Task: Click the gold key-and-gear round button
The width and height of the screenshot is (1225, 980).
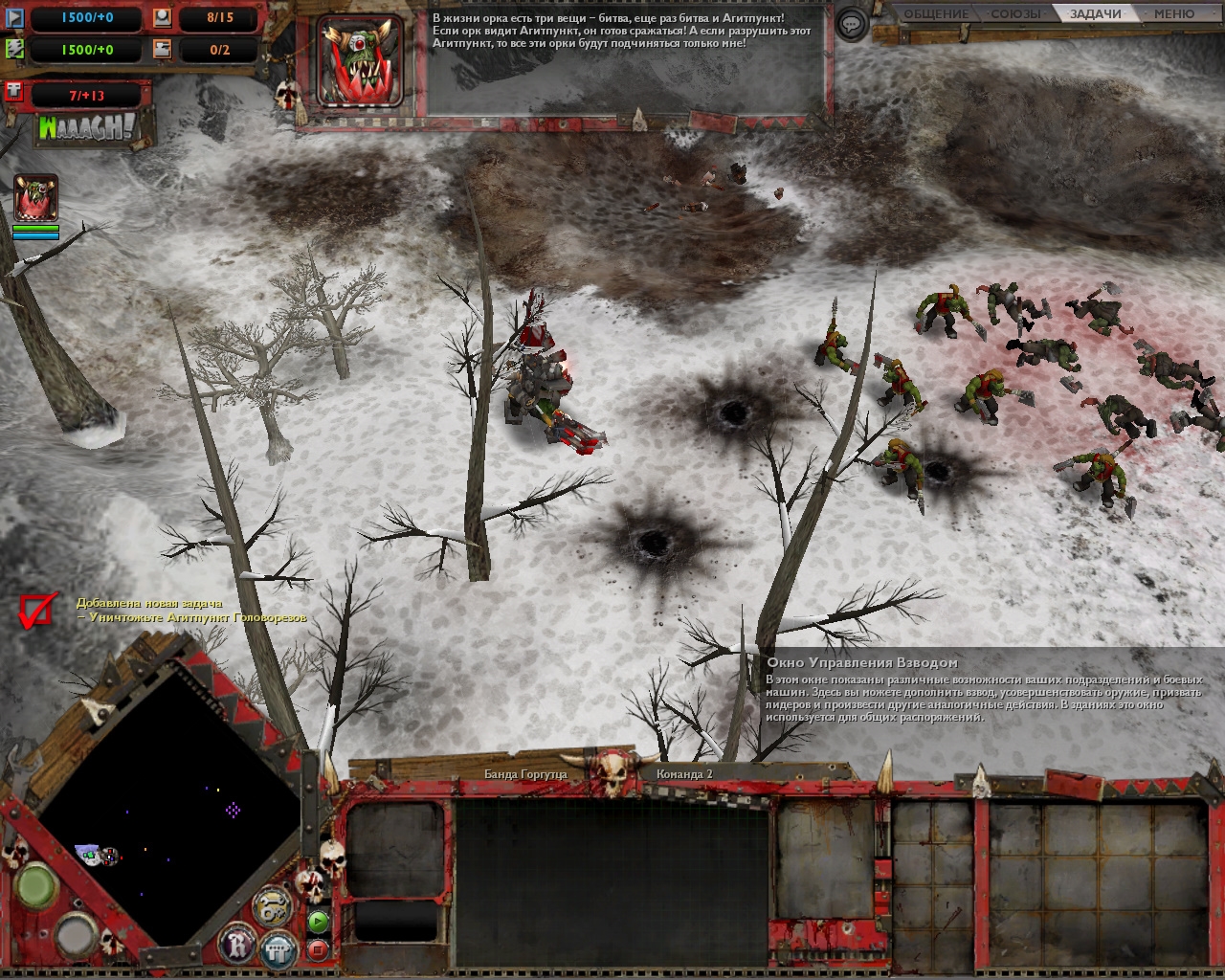Action: (x=271, y=905)
